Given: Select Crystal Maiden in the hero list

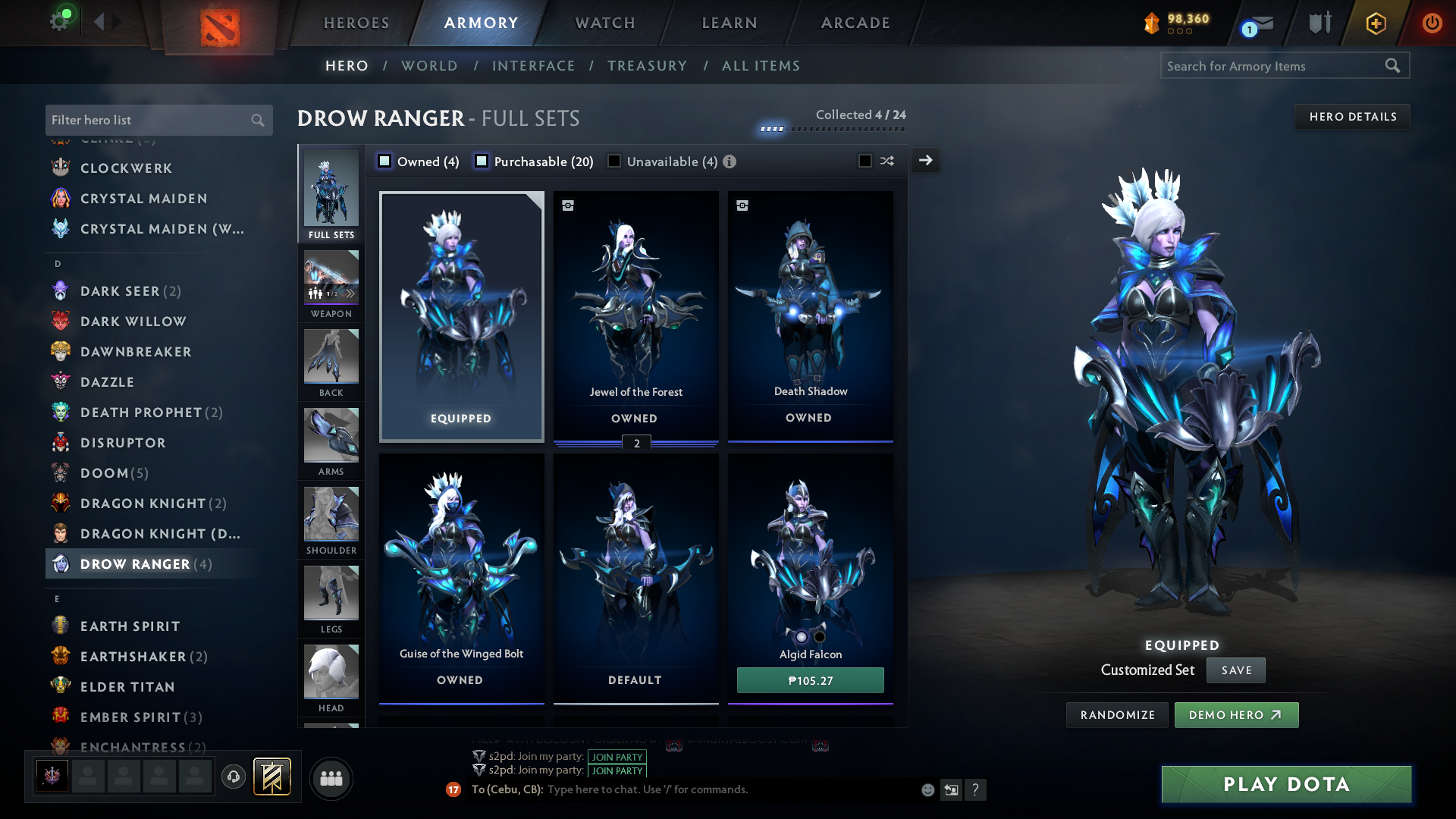Looking at the screenshot, I should tap(143, 199).
